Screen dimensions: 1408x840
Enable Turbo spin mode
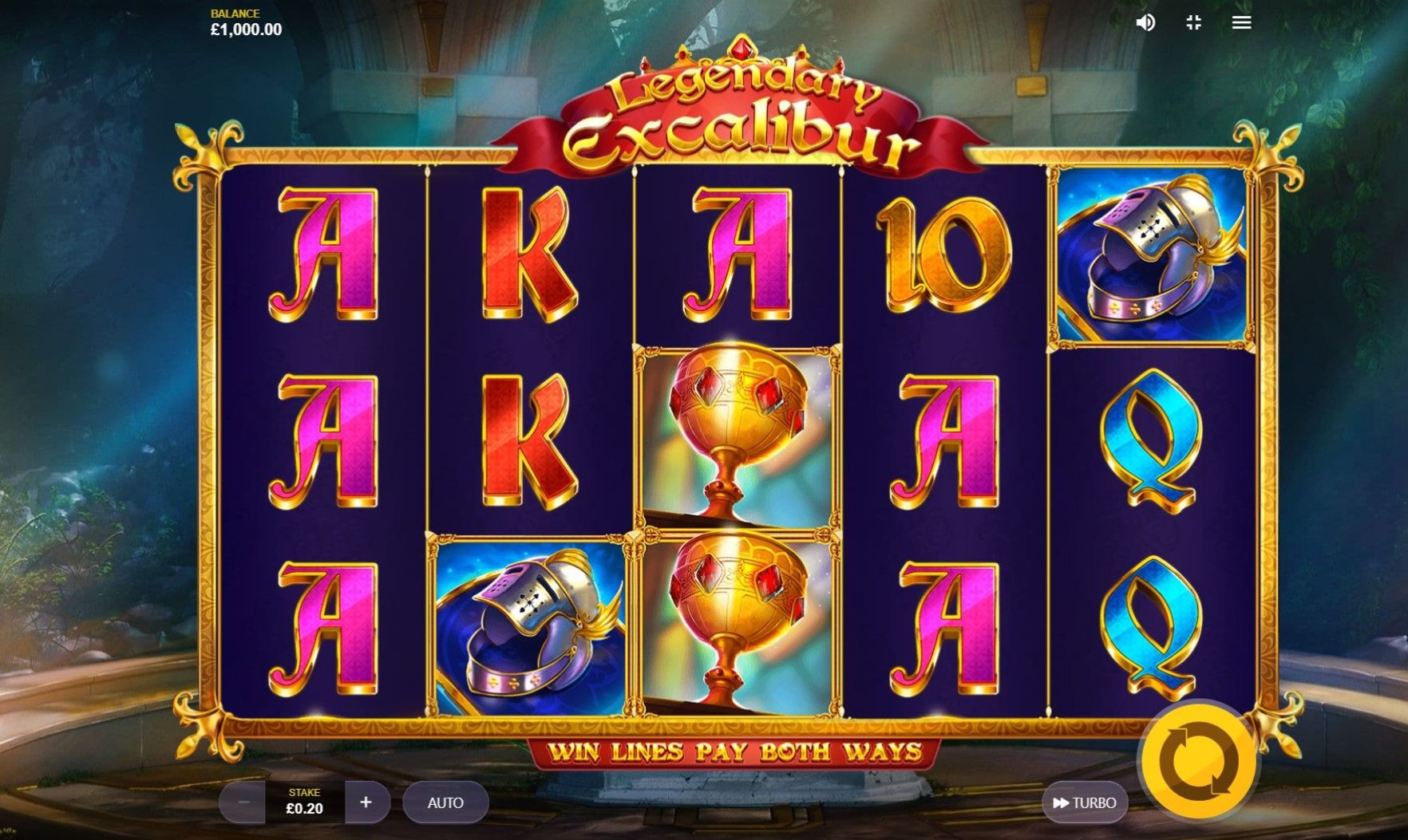[1084, 803]
